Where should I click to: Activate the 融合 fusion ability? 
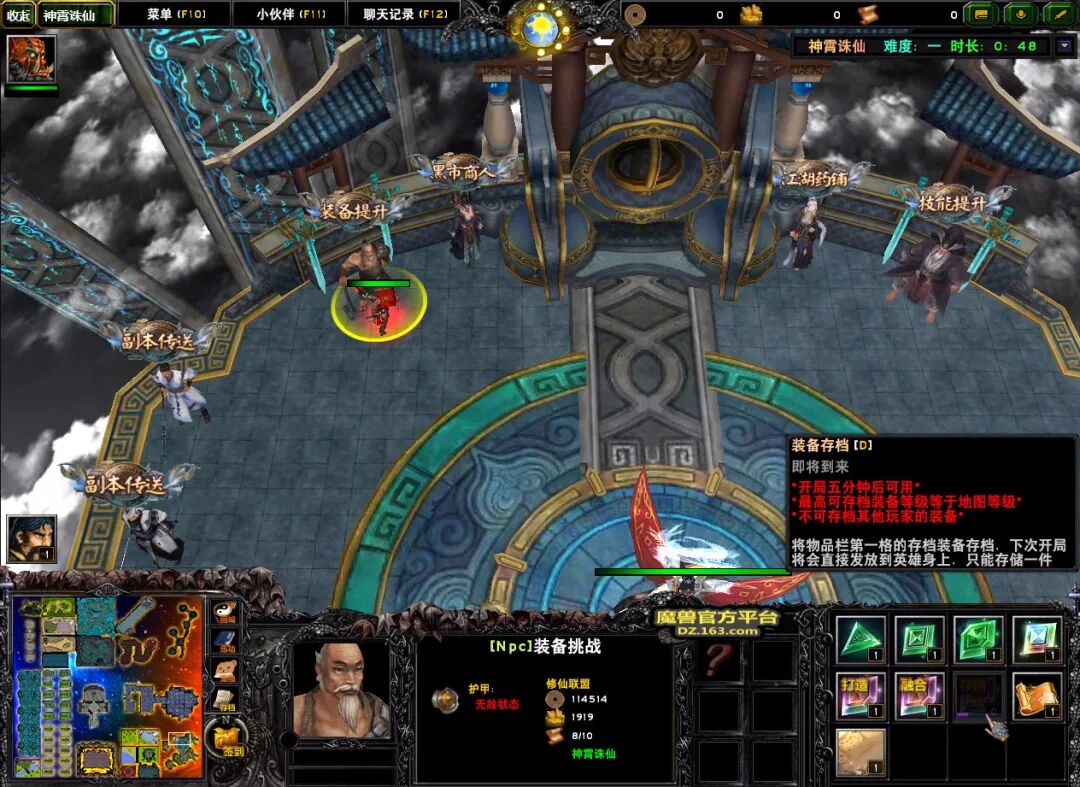pyautogui.click(x=919, y=696)
